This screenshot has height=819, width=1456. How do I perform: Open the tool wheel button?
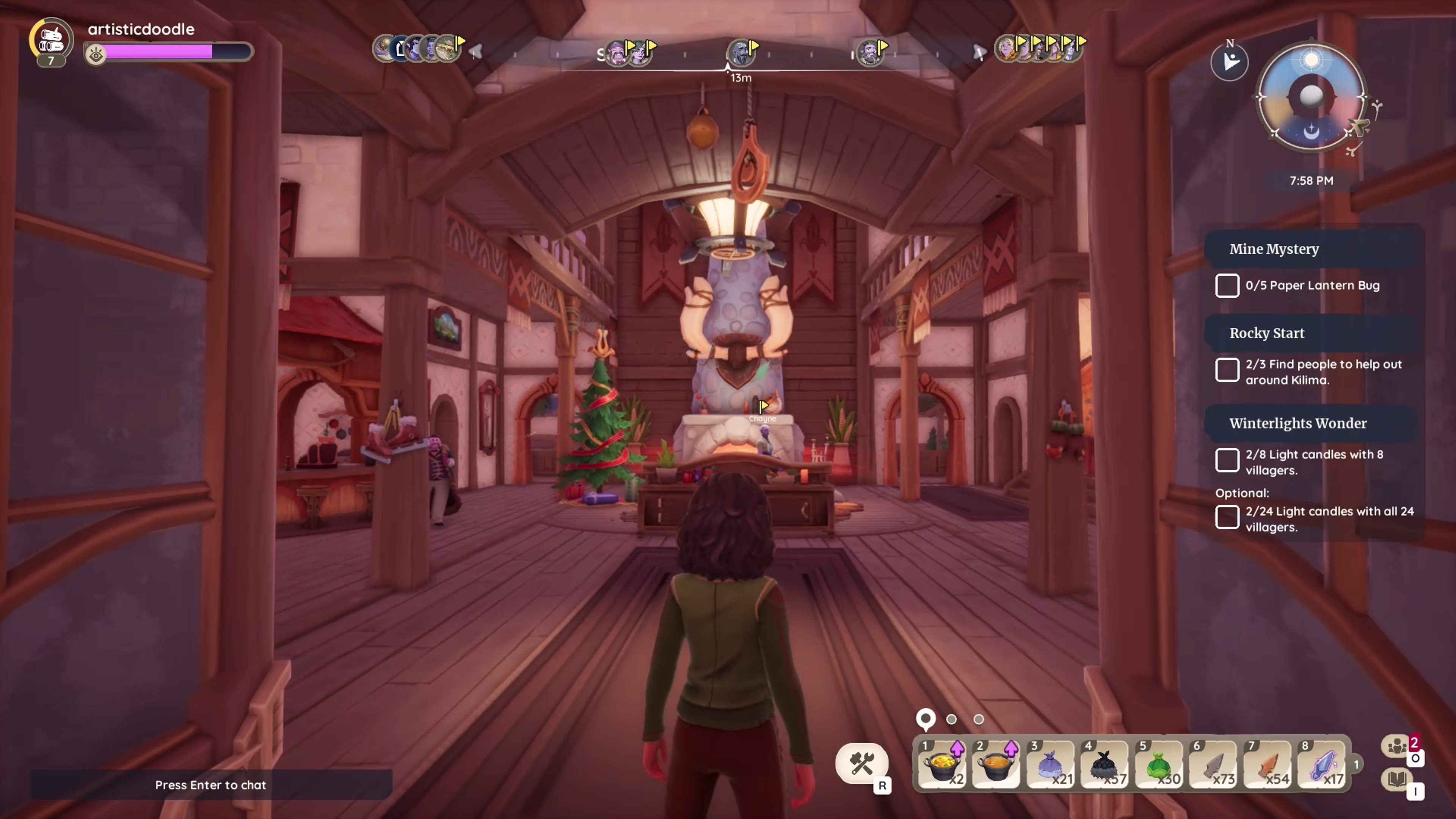coord(861,764)
